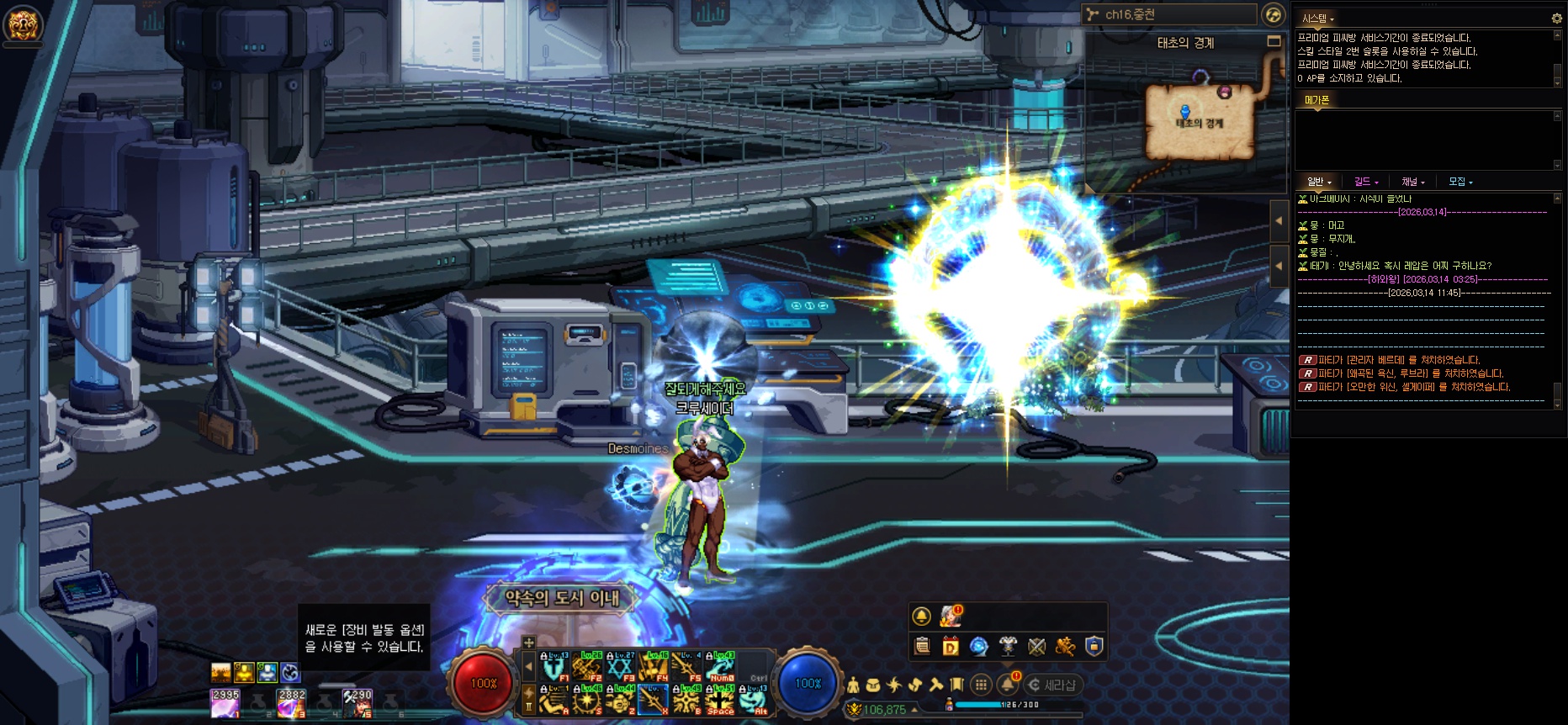Open the ch16 channel selector
Image resolution: width=1568 pixels, height=725 pixels.
1168,14
